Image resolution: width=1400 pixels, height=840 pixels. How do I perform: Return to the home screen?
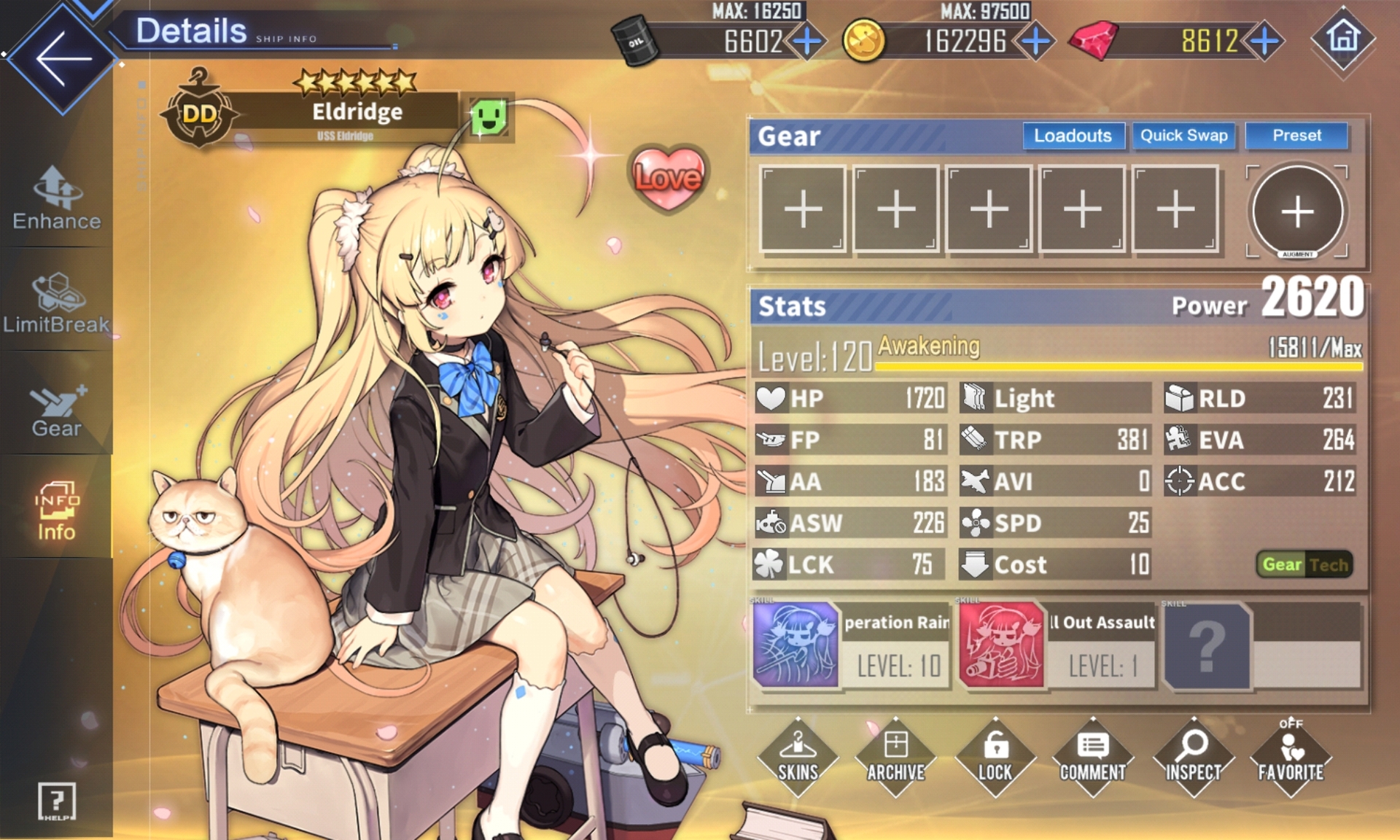tap(1343, 38)
